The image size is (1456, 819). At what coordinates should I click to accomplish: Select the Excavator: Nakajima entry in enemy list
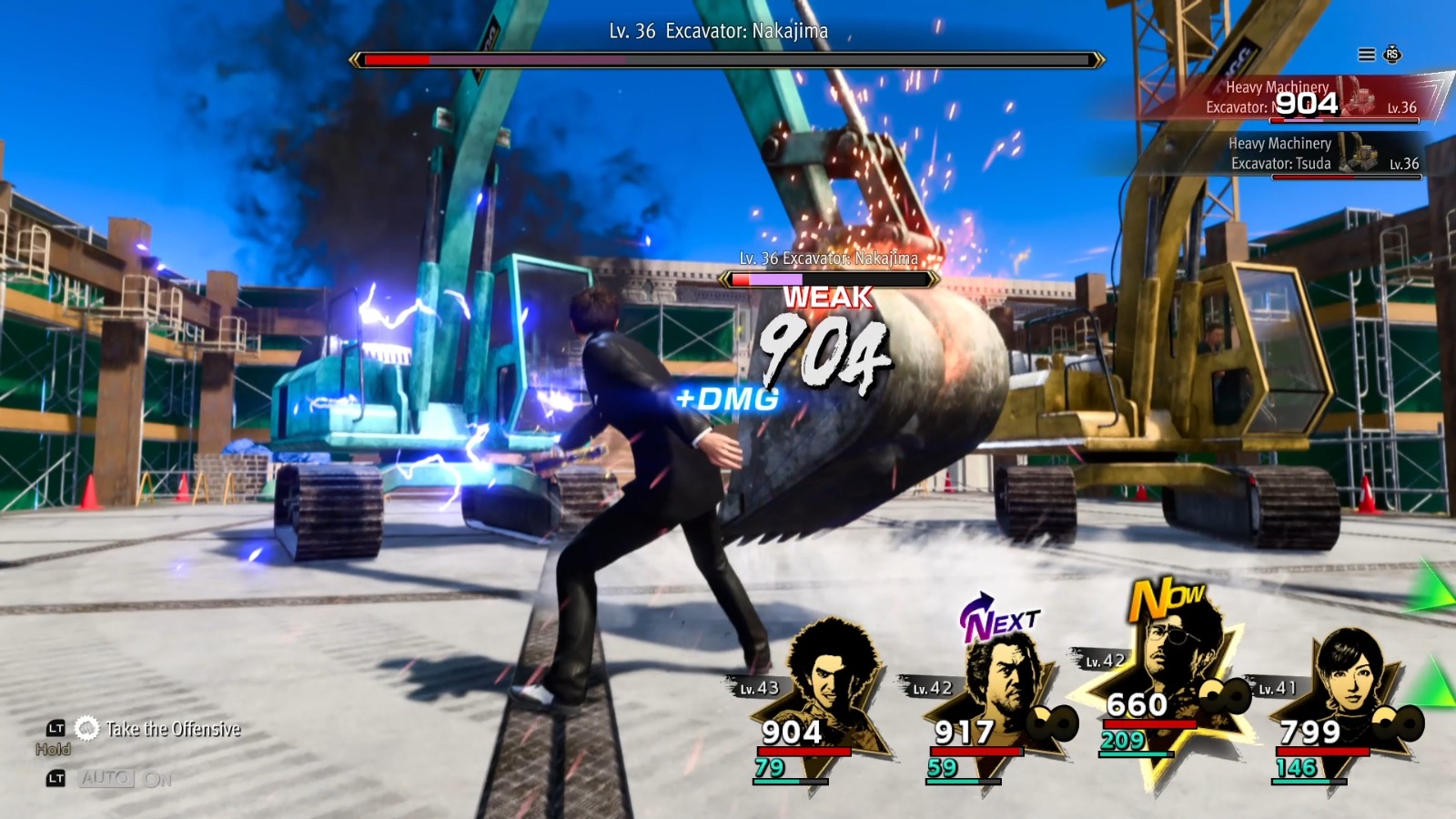click(1292, 98)
